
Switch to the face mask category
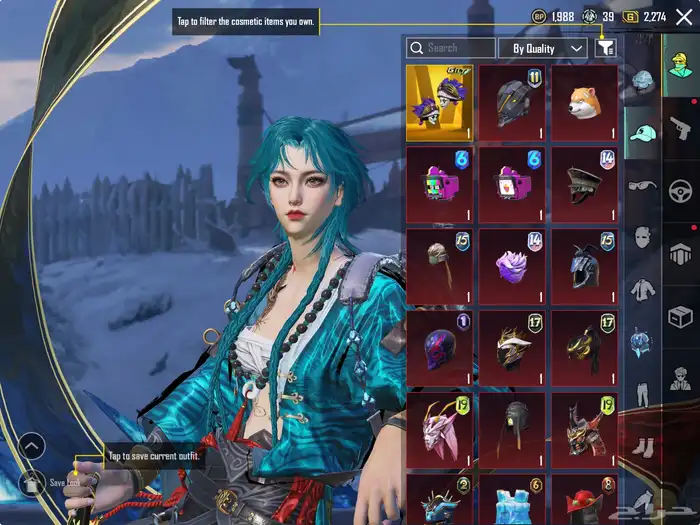pos(642,238)
